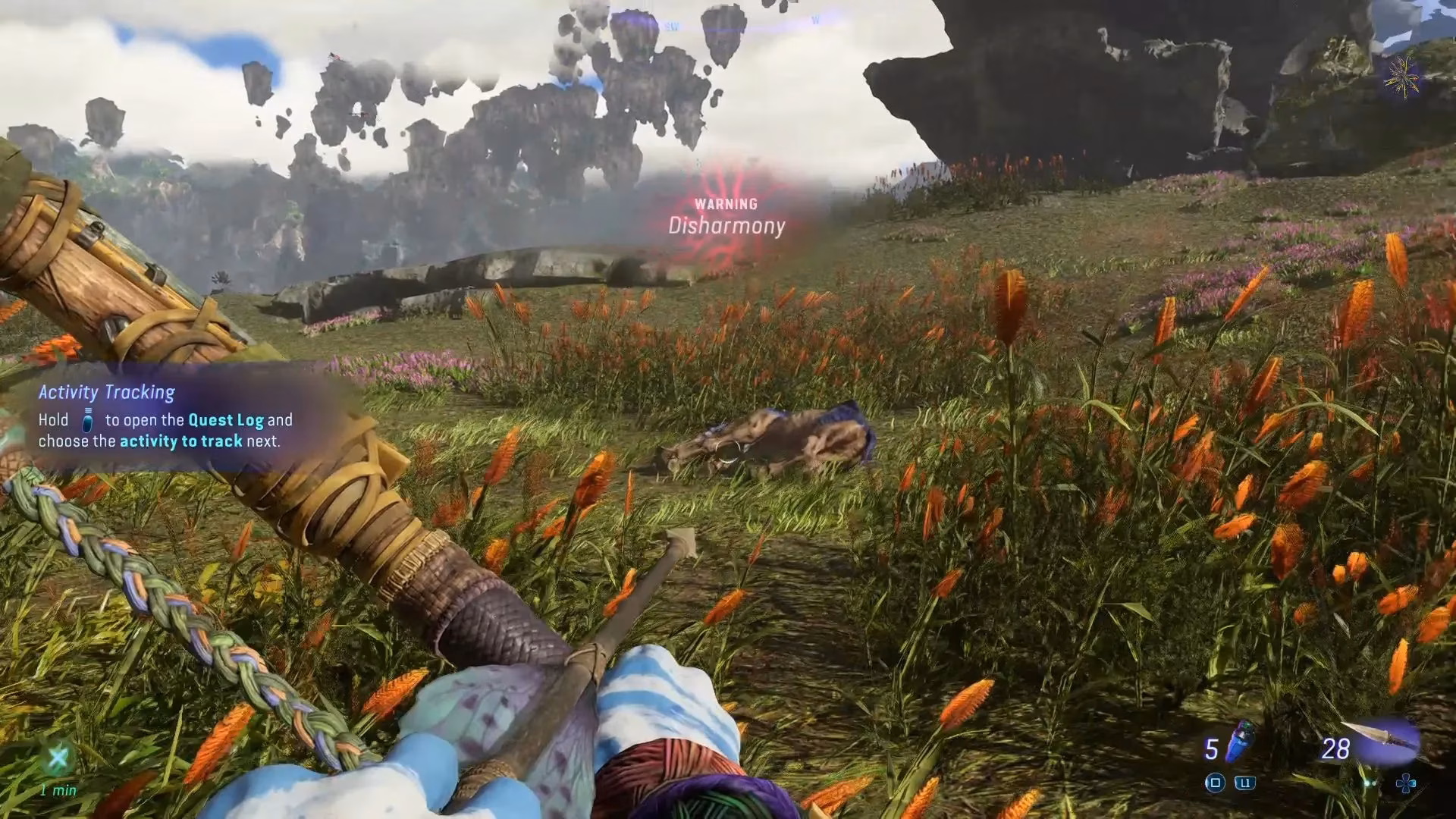Open the Quest Log link
Screen dimensions: 1456x819
pyautogui.click(x=226, y=420)
